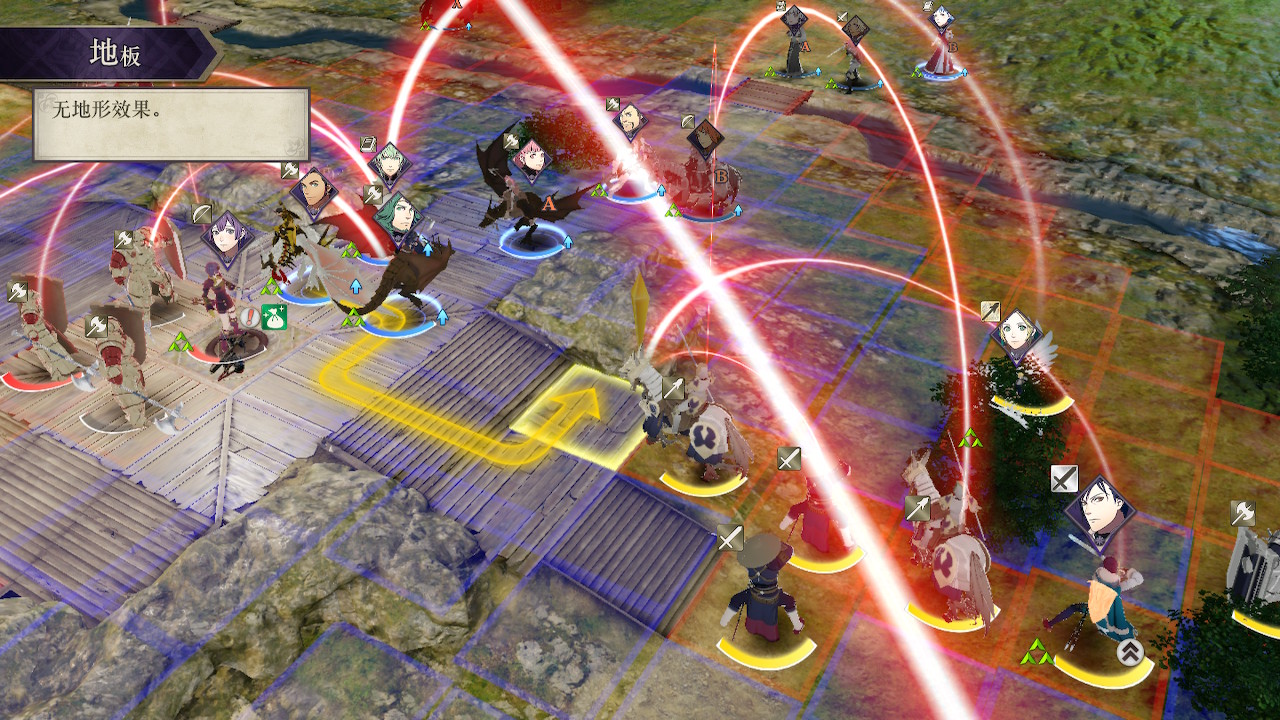Select the pink-haired wyvern rider portrait
1280x720 pixels.
point(531,161)
